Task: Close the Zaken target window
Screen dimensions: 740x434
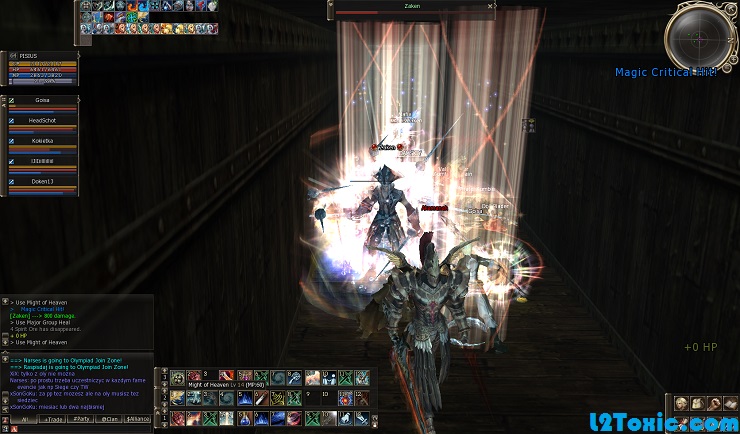Action: tap(490, 6)
